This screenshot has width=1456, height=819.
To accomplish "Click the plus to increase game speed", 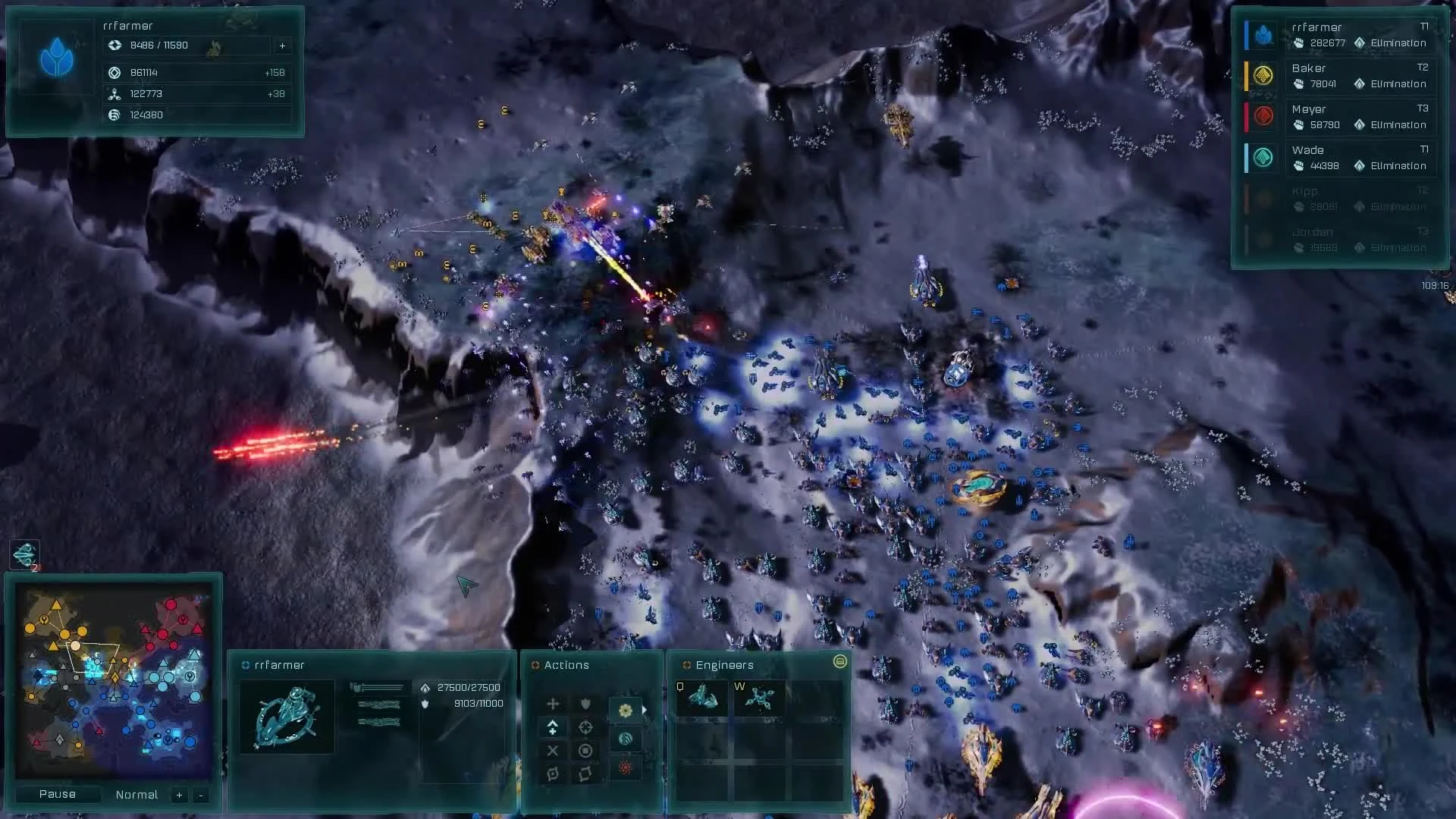I will coord(179,795).
